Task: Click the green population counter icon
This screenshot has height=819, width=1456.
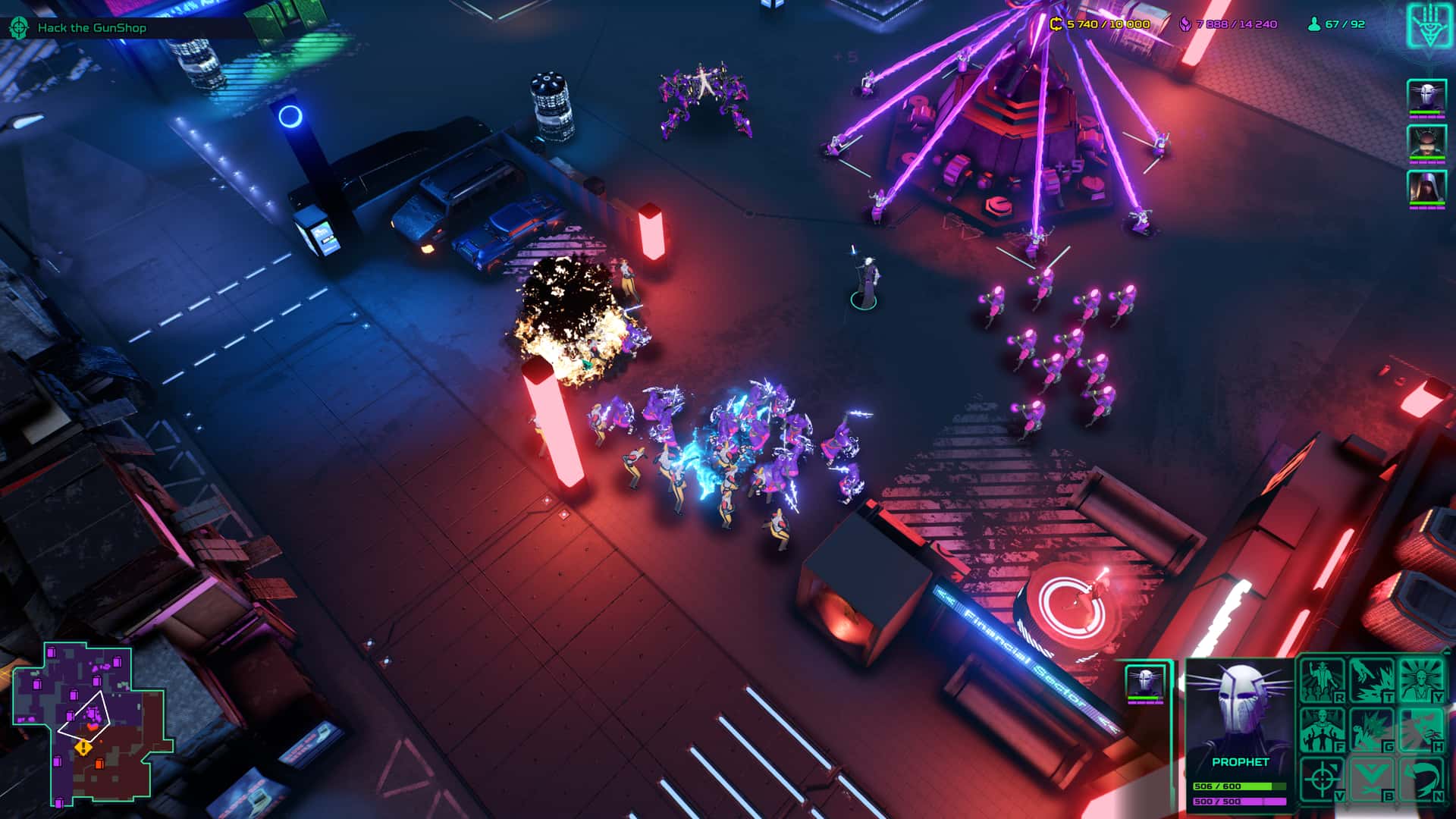Action: 1313,24
